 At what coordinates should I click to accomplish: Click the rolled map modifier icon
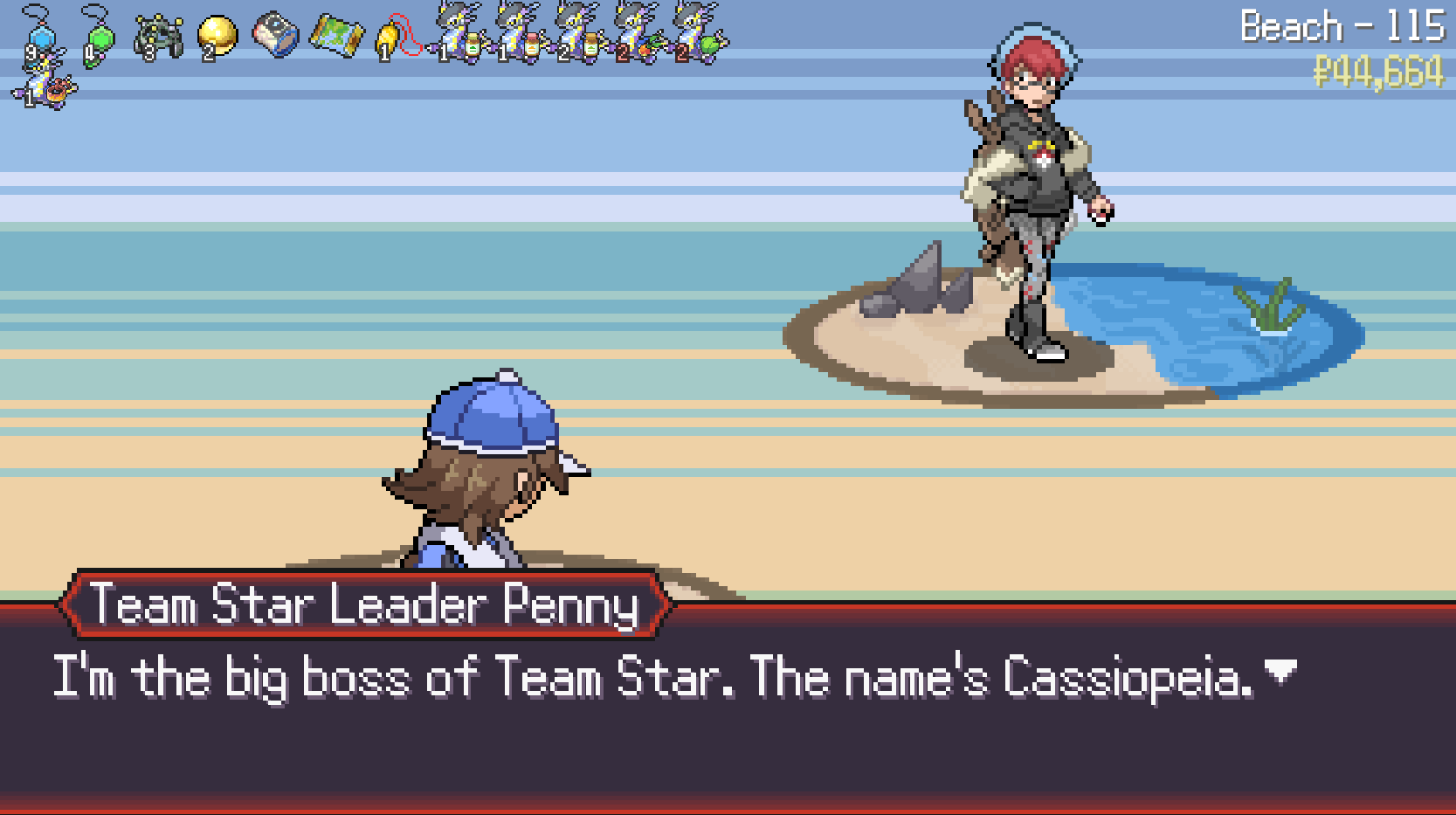pyautogui.click(x=335, y=37)
